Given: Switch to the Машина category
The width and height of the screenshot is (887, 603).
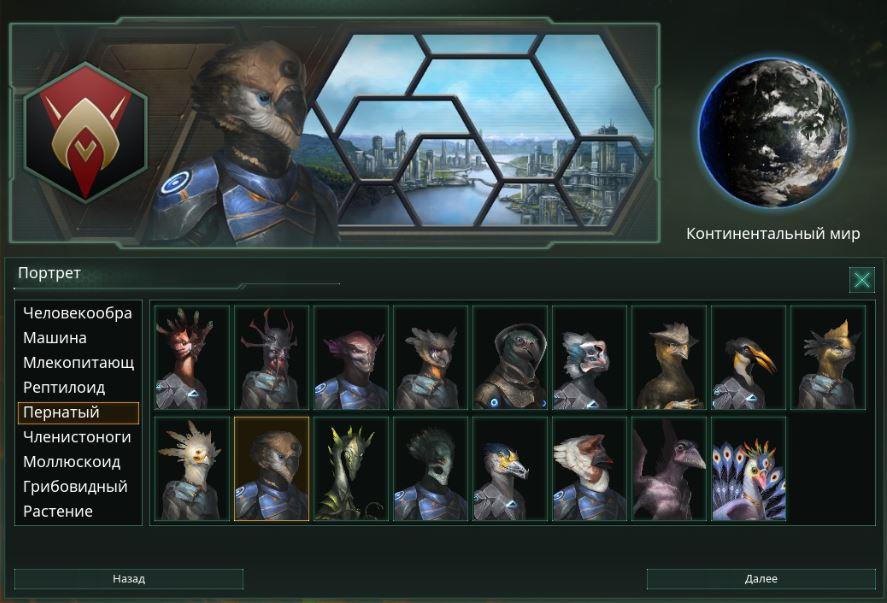Looking at the screenshot, I should point(55,338).
